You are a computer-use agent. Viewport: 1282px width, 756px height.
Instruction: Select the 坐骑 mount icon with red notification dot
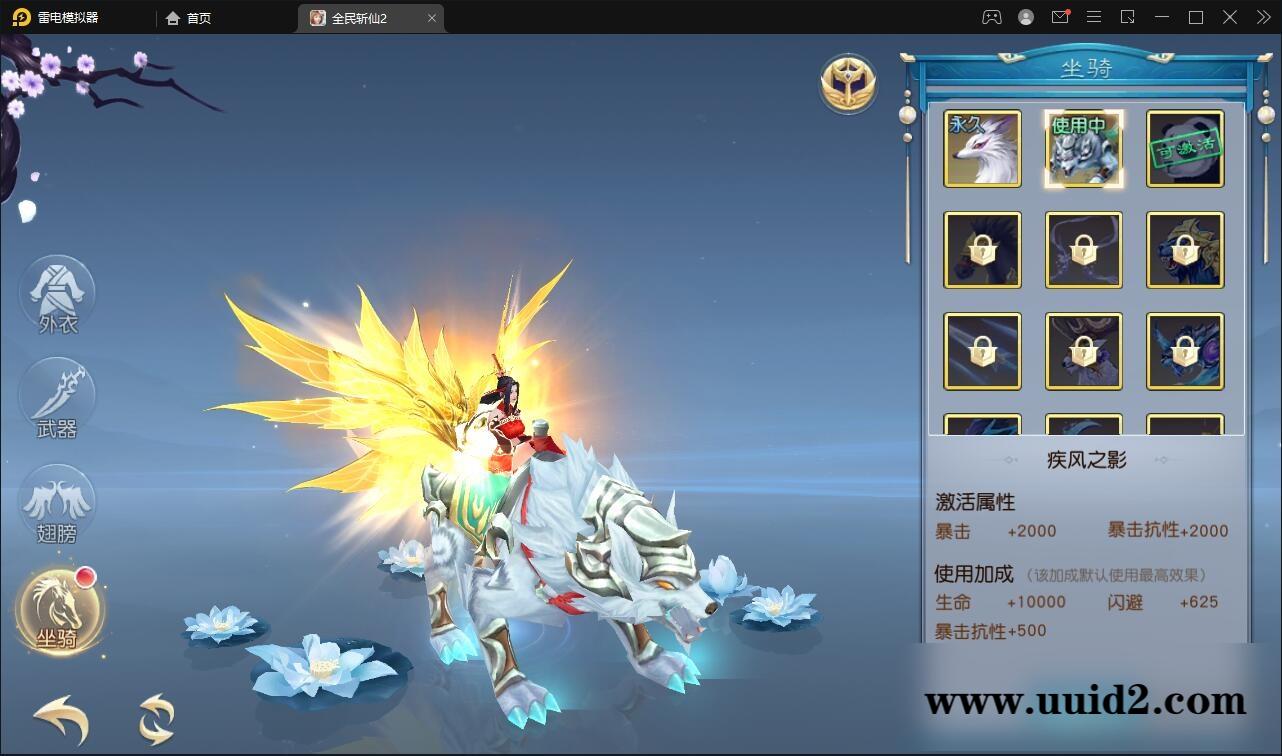(57, 611)
